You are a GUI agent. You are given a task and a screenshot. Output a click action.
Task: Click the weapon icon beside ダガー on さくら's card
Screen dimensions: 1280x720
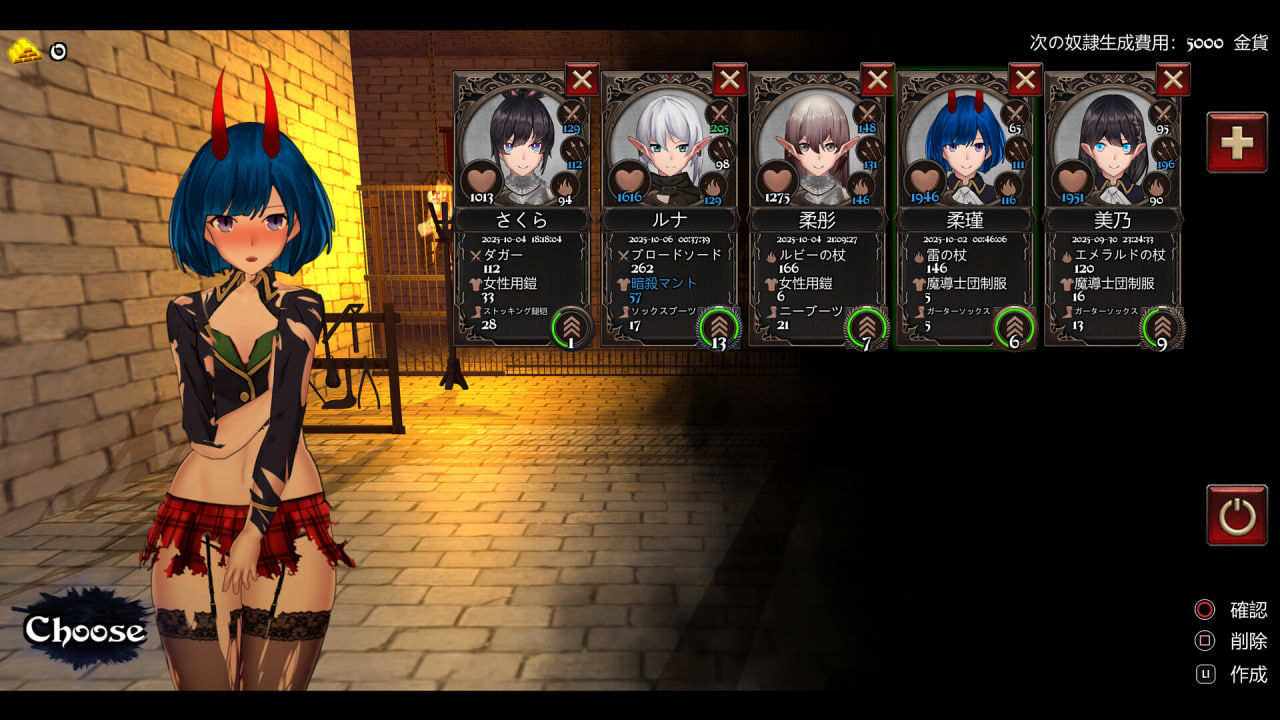click(478, 256)
